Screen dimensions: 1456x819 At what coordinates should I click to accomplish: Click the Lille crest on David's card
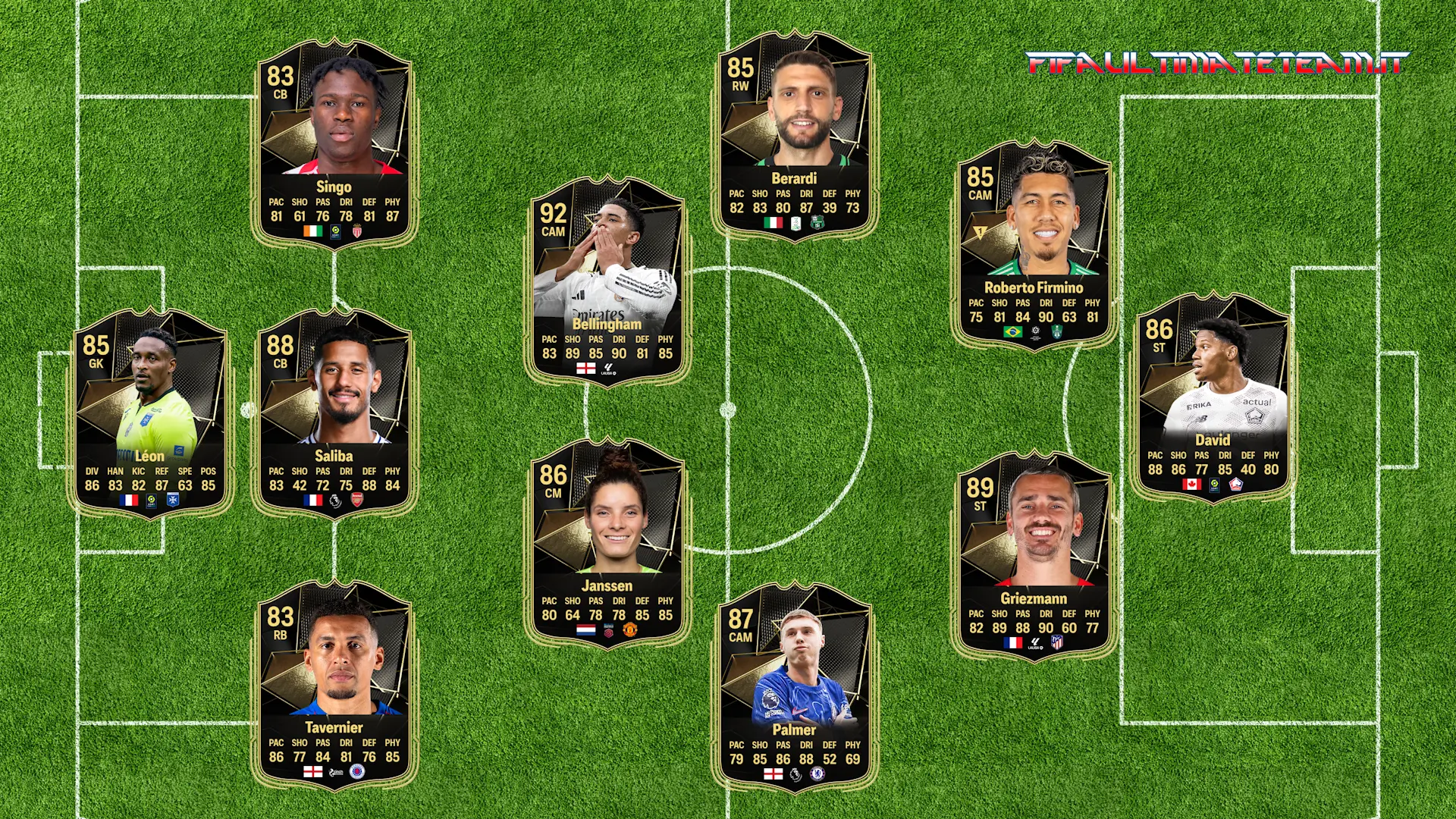pos(1235,484)
